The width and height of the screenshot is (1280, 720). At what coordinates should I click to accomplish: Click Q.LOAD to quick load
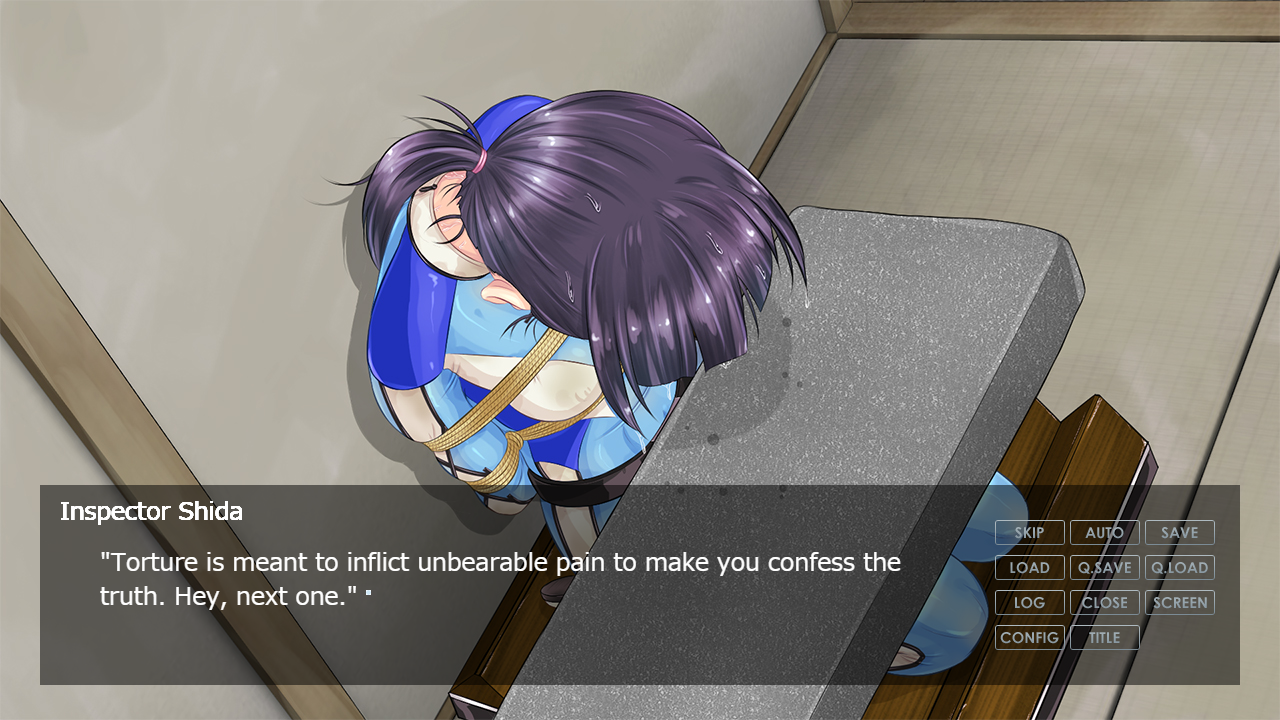[x=1179, y=568]
